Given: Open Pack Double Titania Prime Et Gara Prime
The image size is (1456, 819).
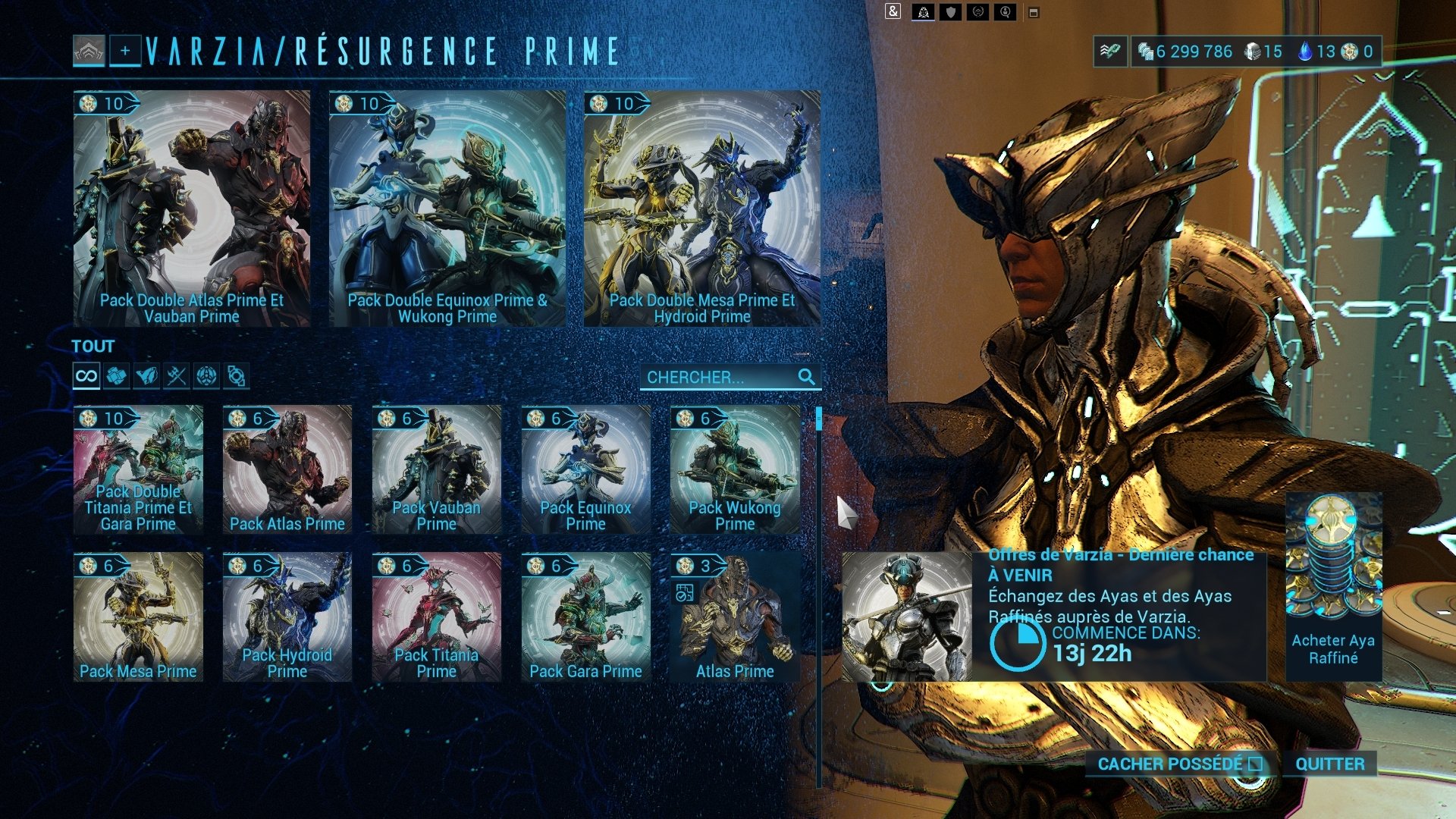Looking at the screenshot, I should pyautogui.click(x=138, y=469).
